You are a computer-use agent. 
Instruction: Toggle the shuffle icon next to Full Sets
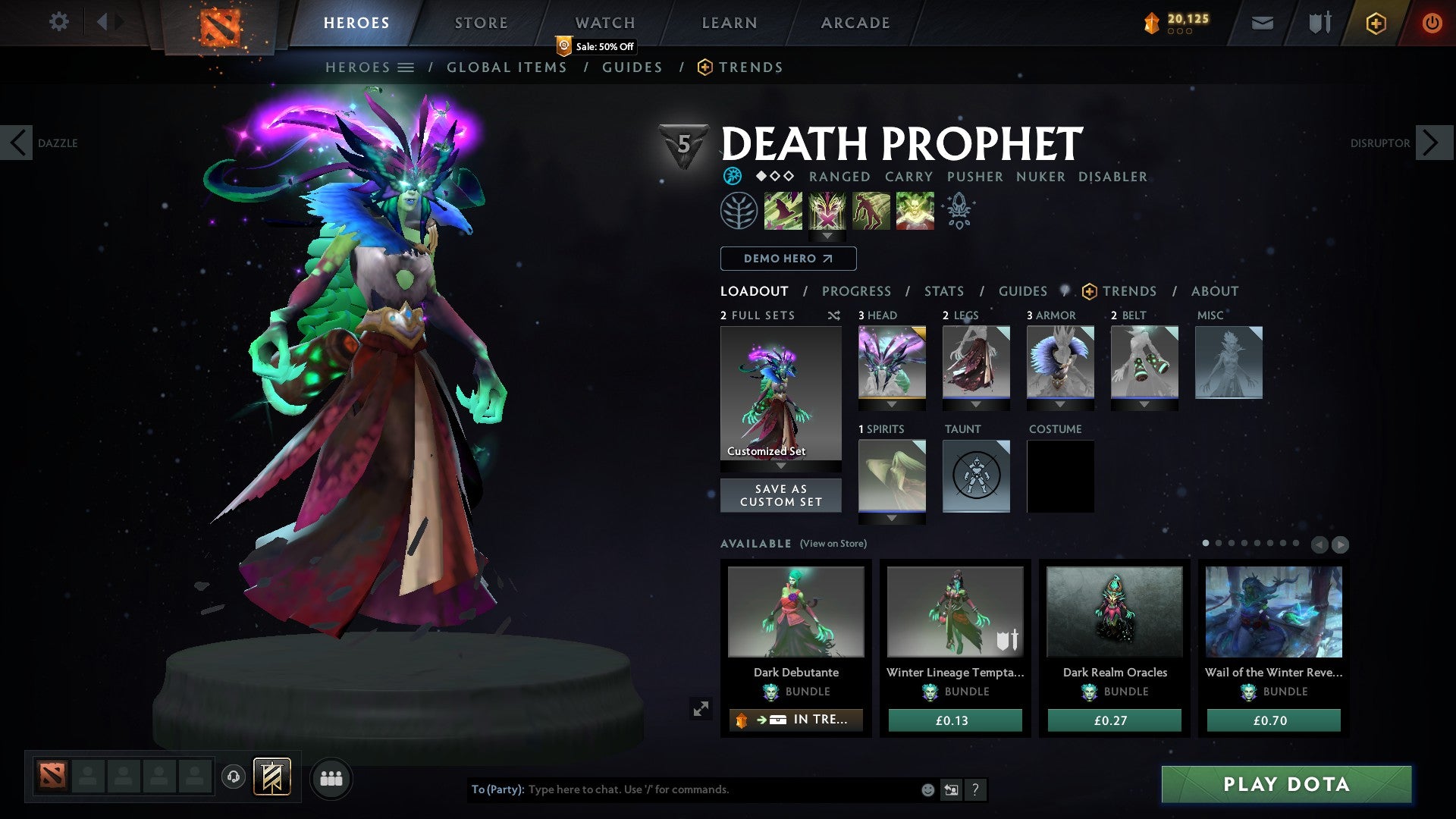click(x=834, y=315)
